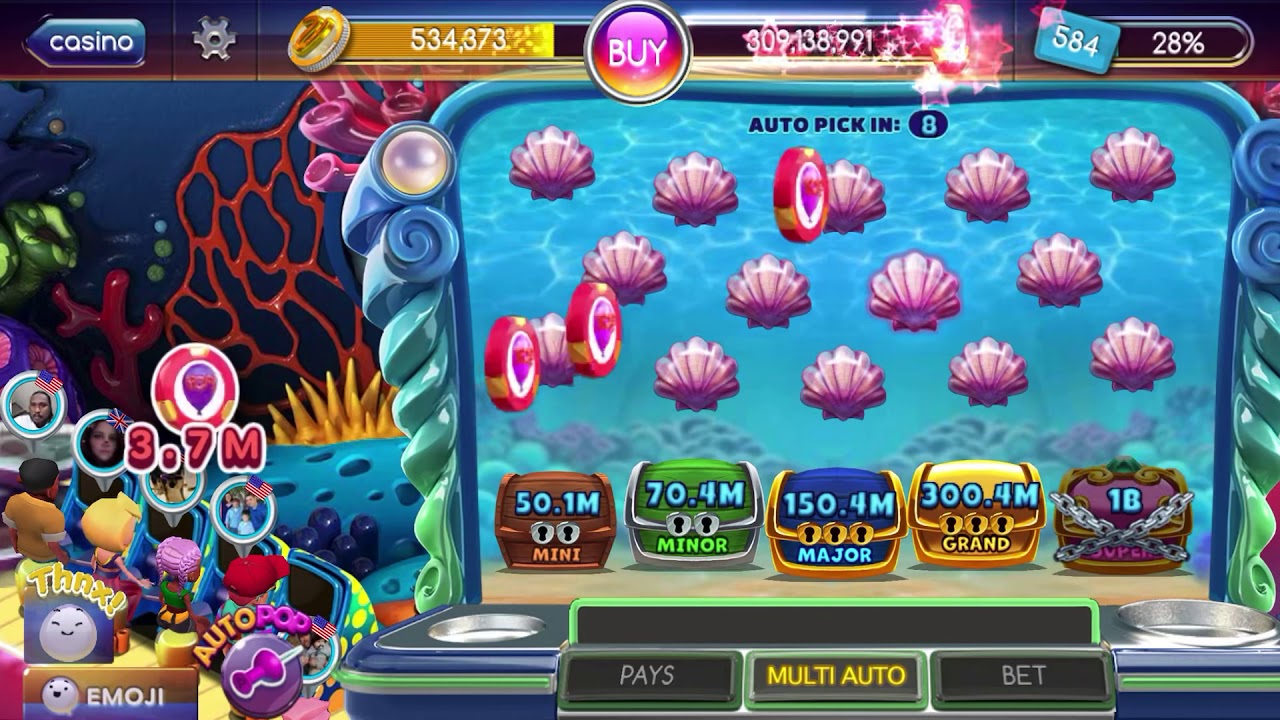The image size is (1280, 720).
Task: Open the BET selector
Action: click(1023, 676)
